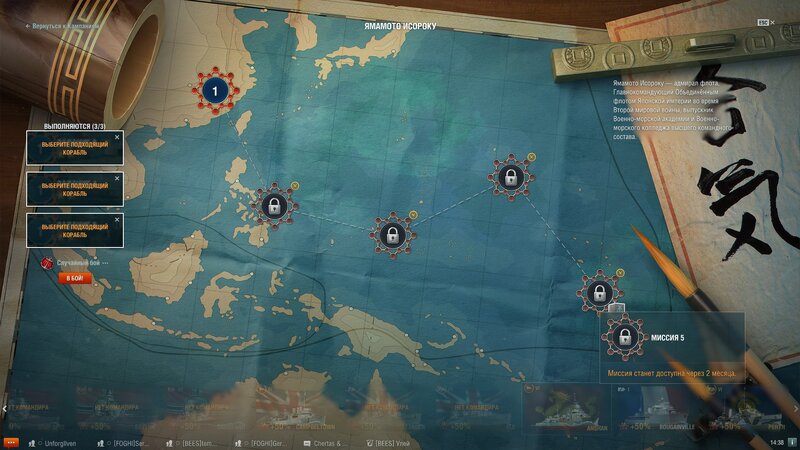Select mission 1 node on the map

coord(214,92)
